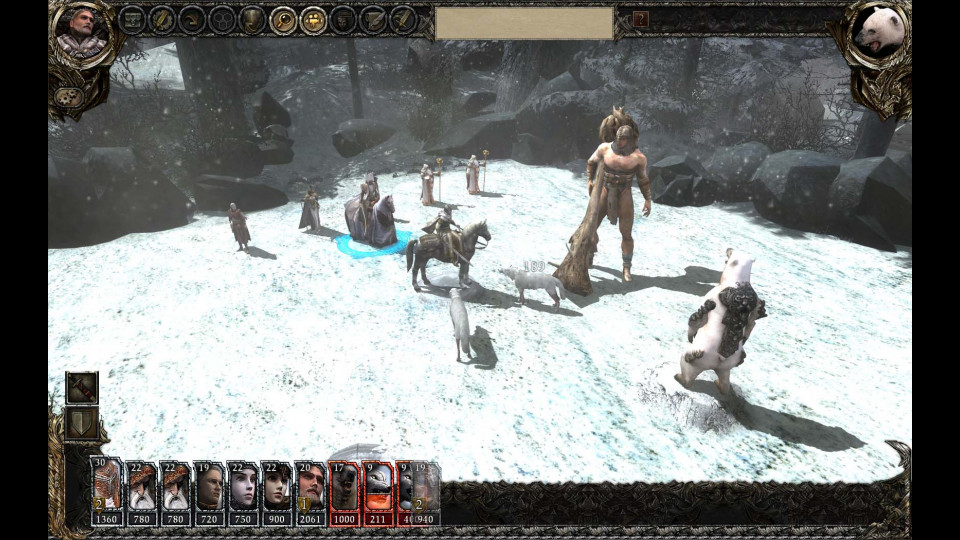Screen dimensions: 960x540
Task: Select the turn-order unit with 900 health
Action: click(x=277, y=492)
